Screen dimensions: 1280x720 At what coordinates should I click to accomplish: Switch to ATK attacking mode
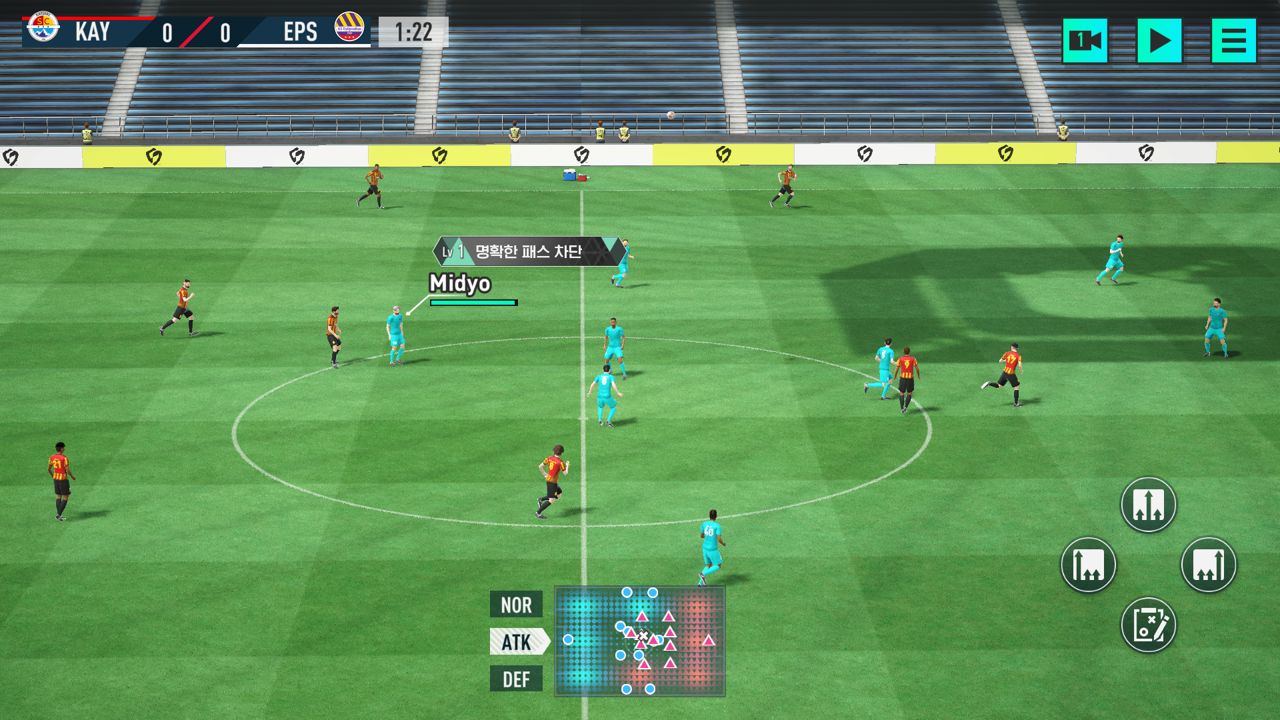click(x=517, y=642)
